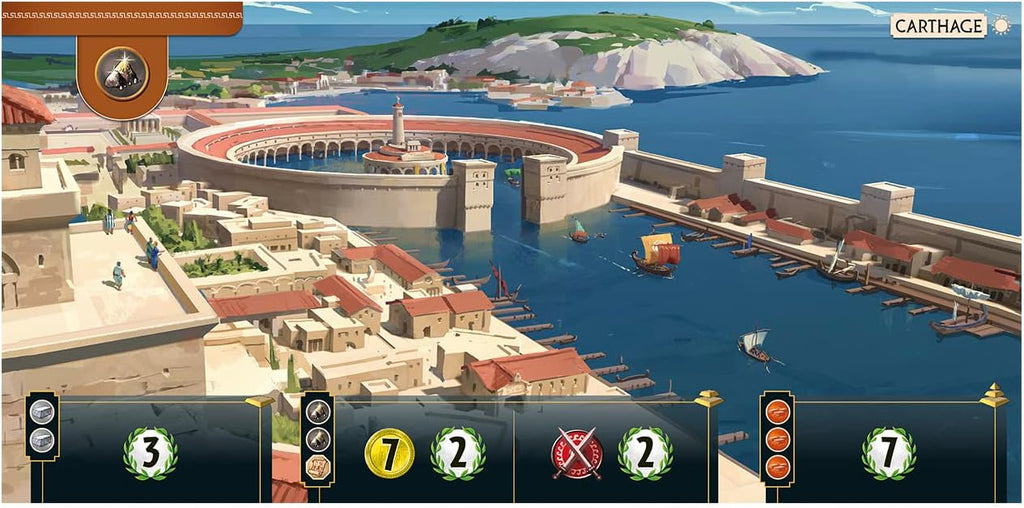The height and width of the screenshot is (508, 1024).
Task: Inspect the two-stone cost of stage one
Action: click(x=42, y=426)
